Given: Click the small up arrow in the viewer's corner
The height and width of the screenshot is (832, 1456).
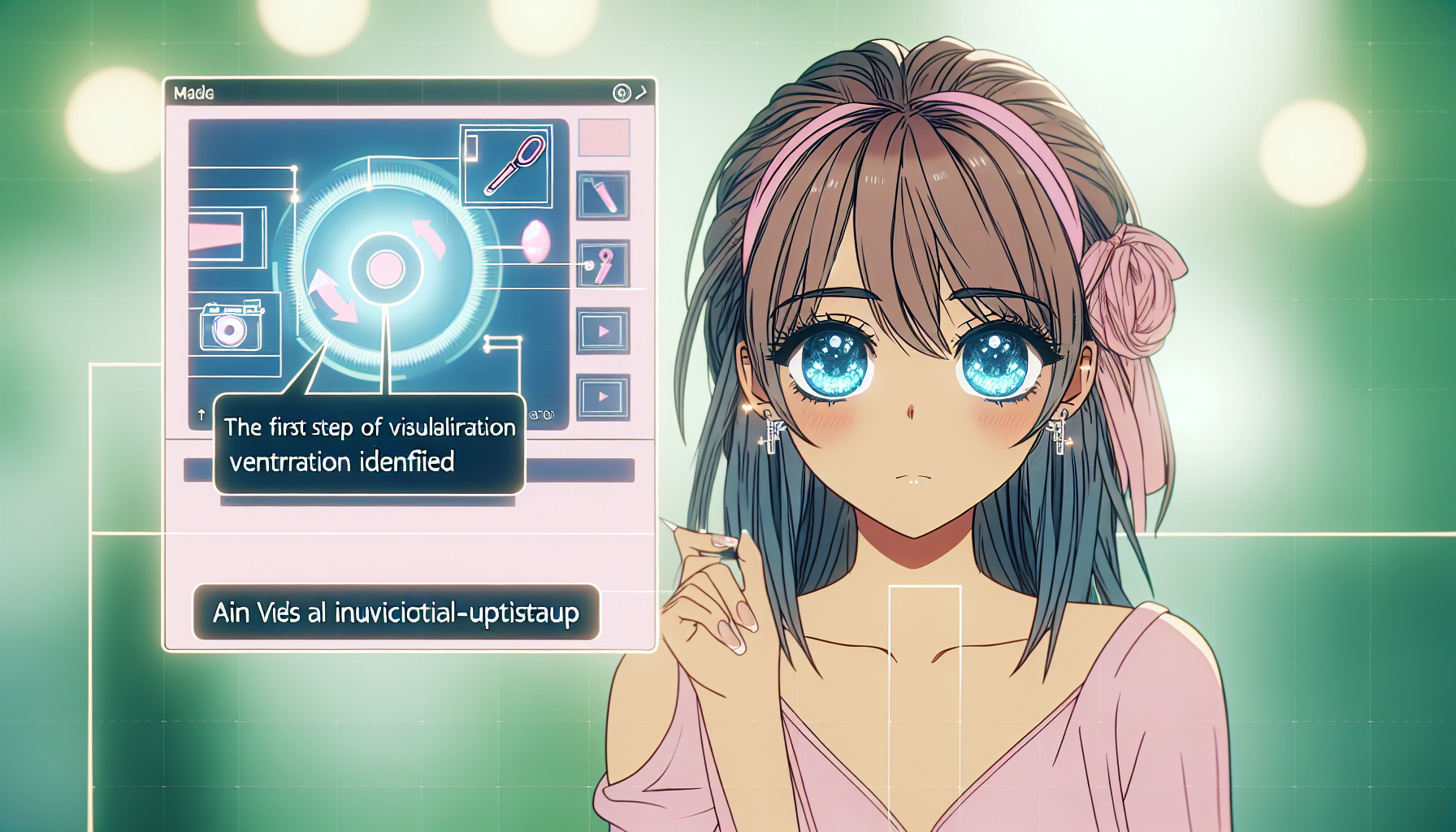Looking at the screenshot, I should 201,415.
